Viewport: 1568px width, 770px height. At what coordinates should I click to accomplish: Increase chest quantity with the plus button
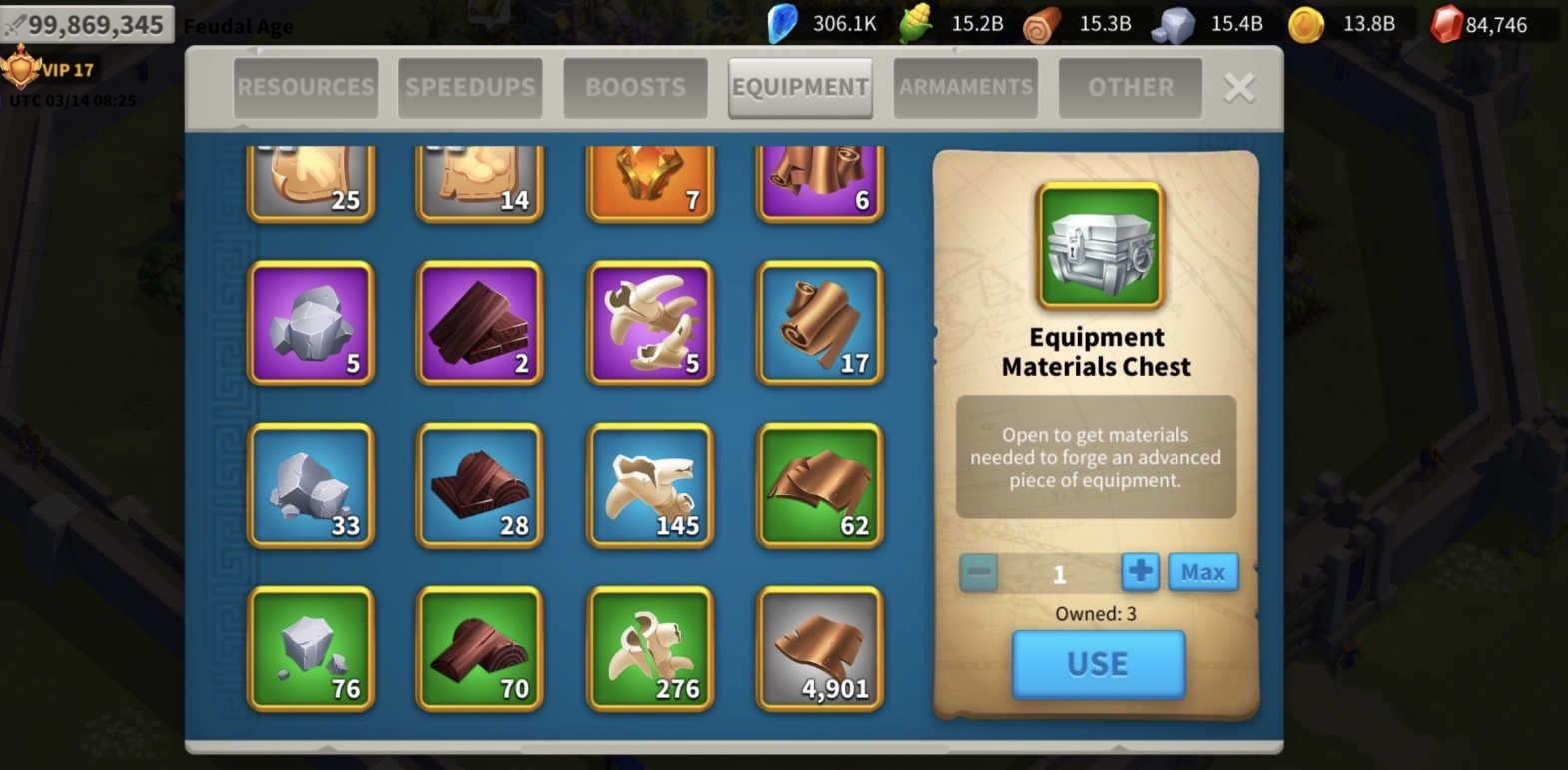[x=1140, y=572]
